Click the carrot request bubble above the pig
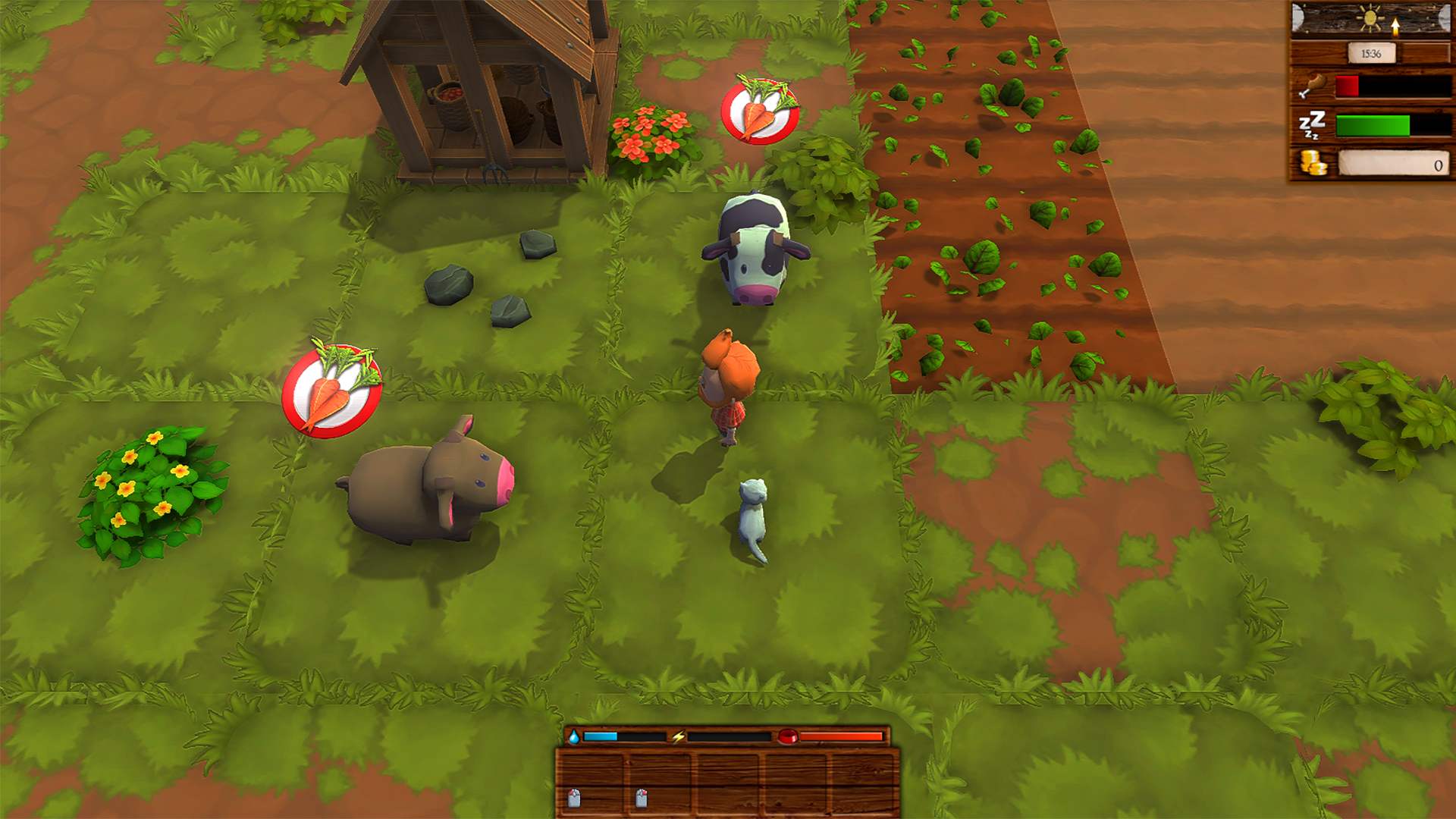 331,391
